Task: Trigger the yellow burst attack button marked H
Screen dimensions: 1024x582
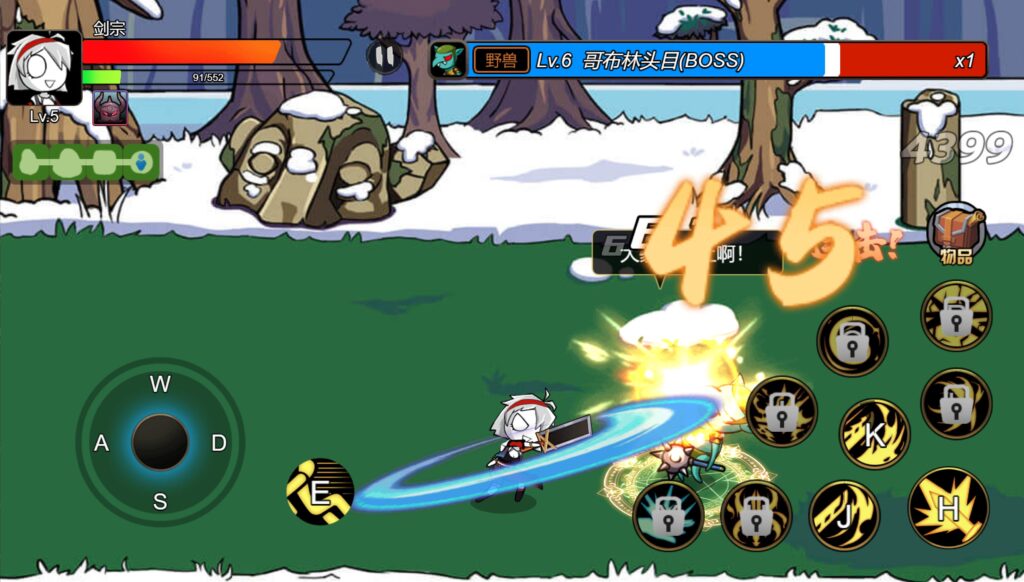Action: tap(948, 508)
